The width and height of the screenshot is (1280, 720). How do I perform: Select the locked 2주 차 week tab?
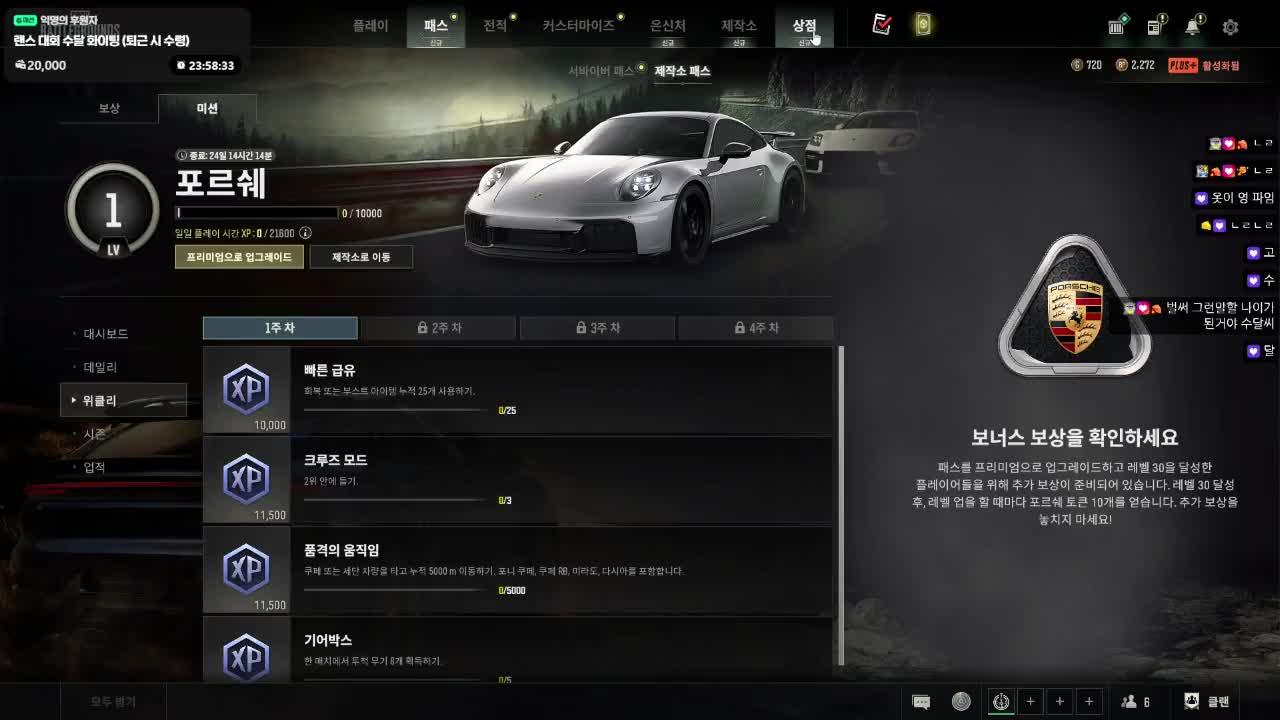(438, 327)
